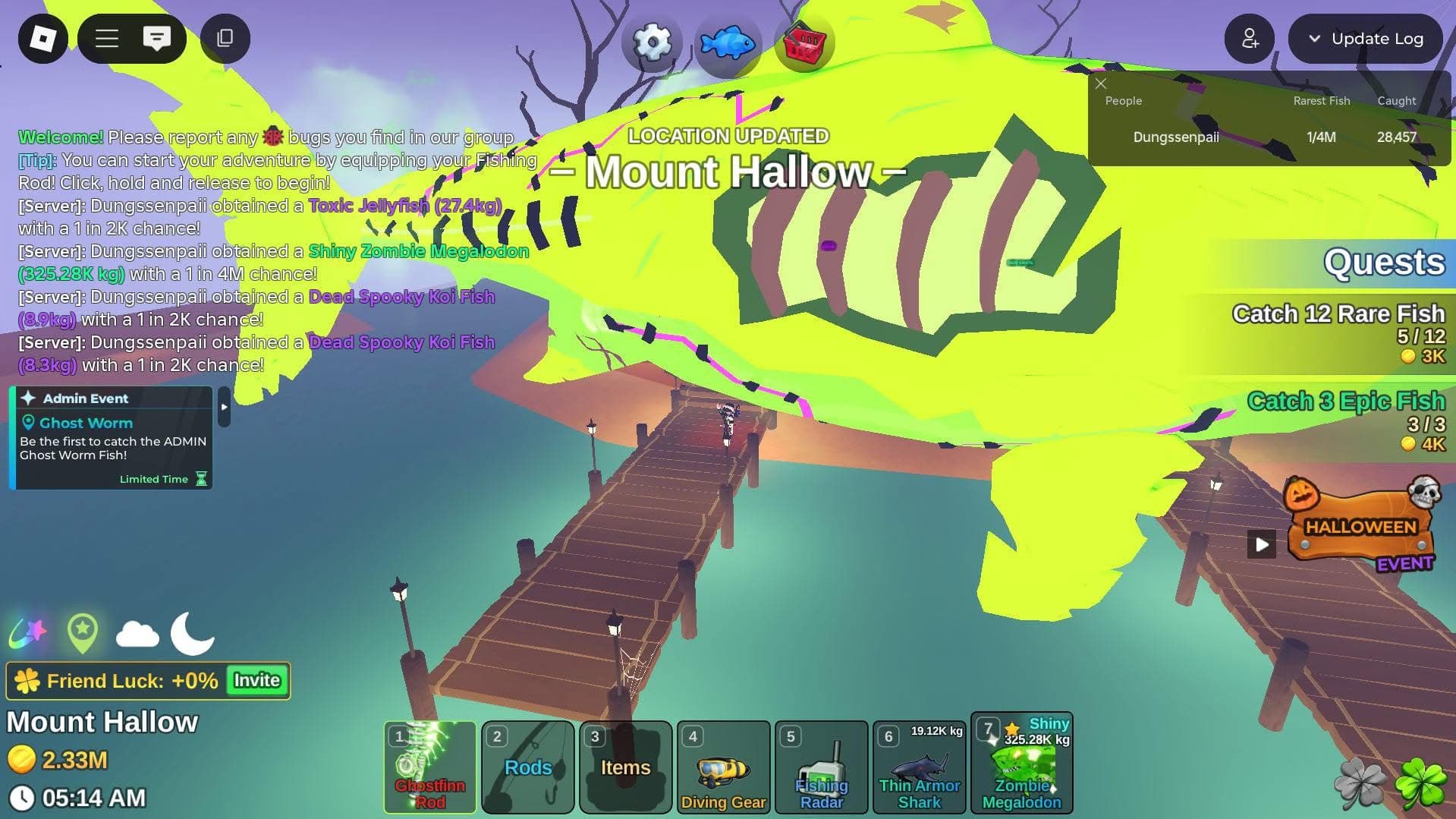Open the red shopping basket shop

803,43
